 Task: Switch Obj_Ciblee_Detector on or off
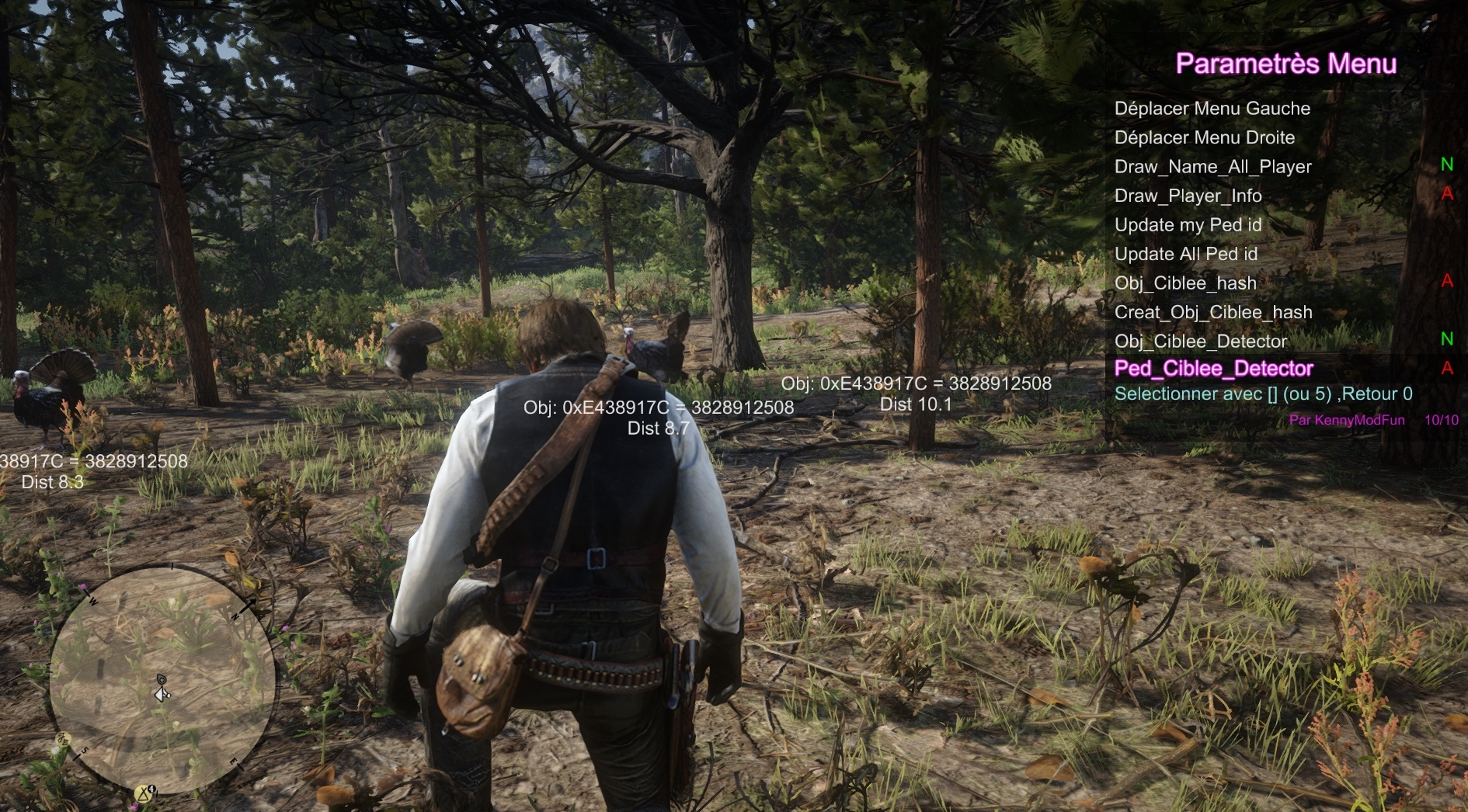(x=1200, y=342)
